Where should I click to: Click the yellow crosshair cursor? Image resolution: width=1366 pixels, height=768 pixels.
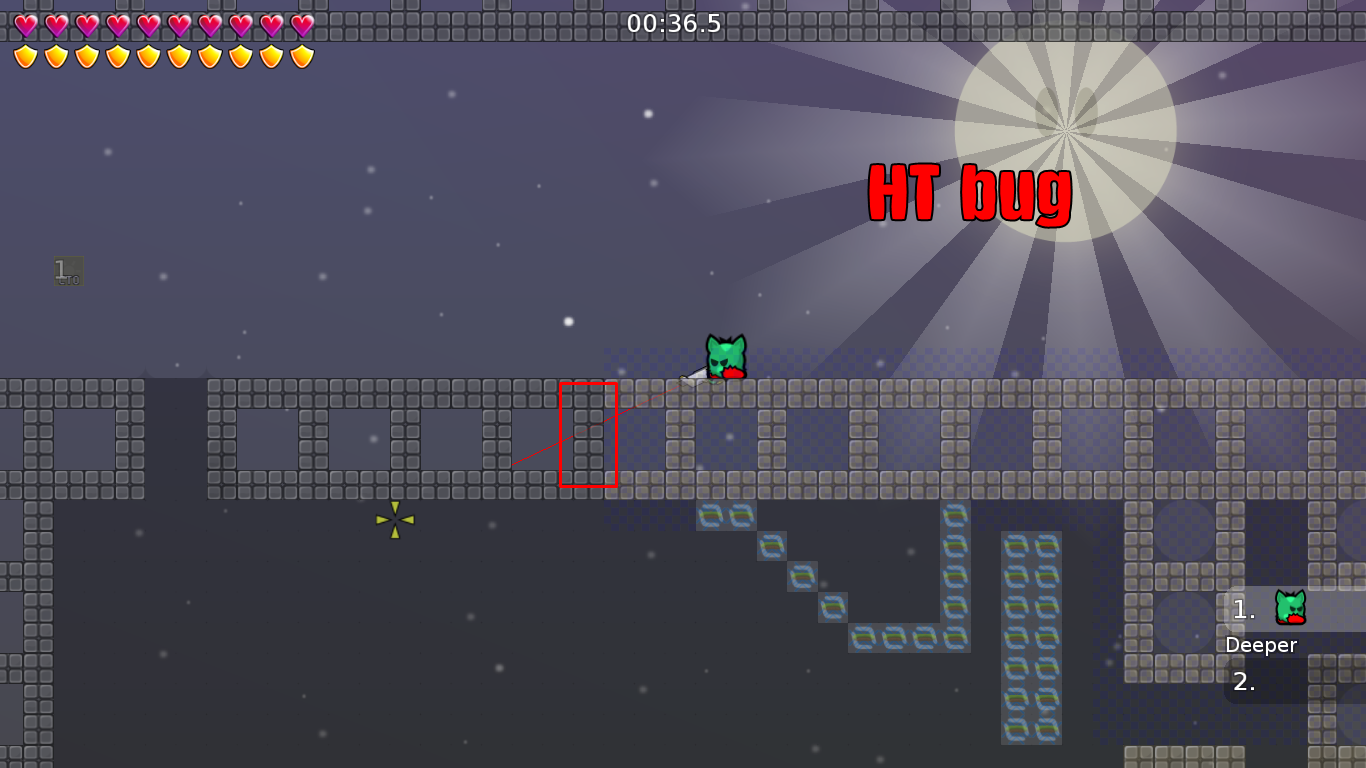(x=395, y=520)
